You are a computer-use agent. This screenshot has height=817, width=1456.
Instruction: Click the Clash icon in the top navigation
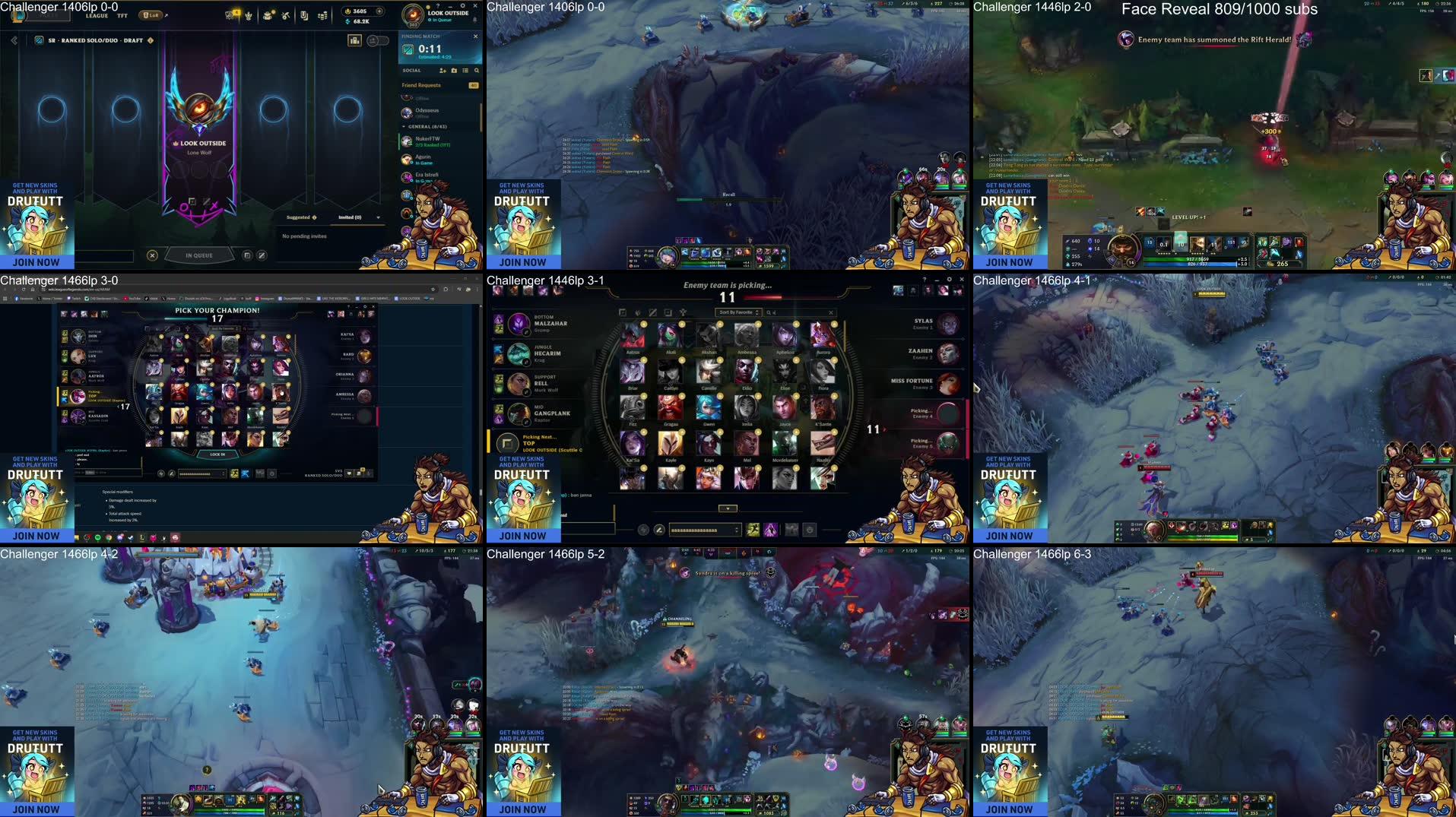[x=249, y=14]
